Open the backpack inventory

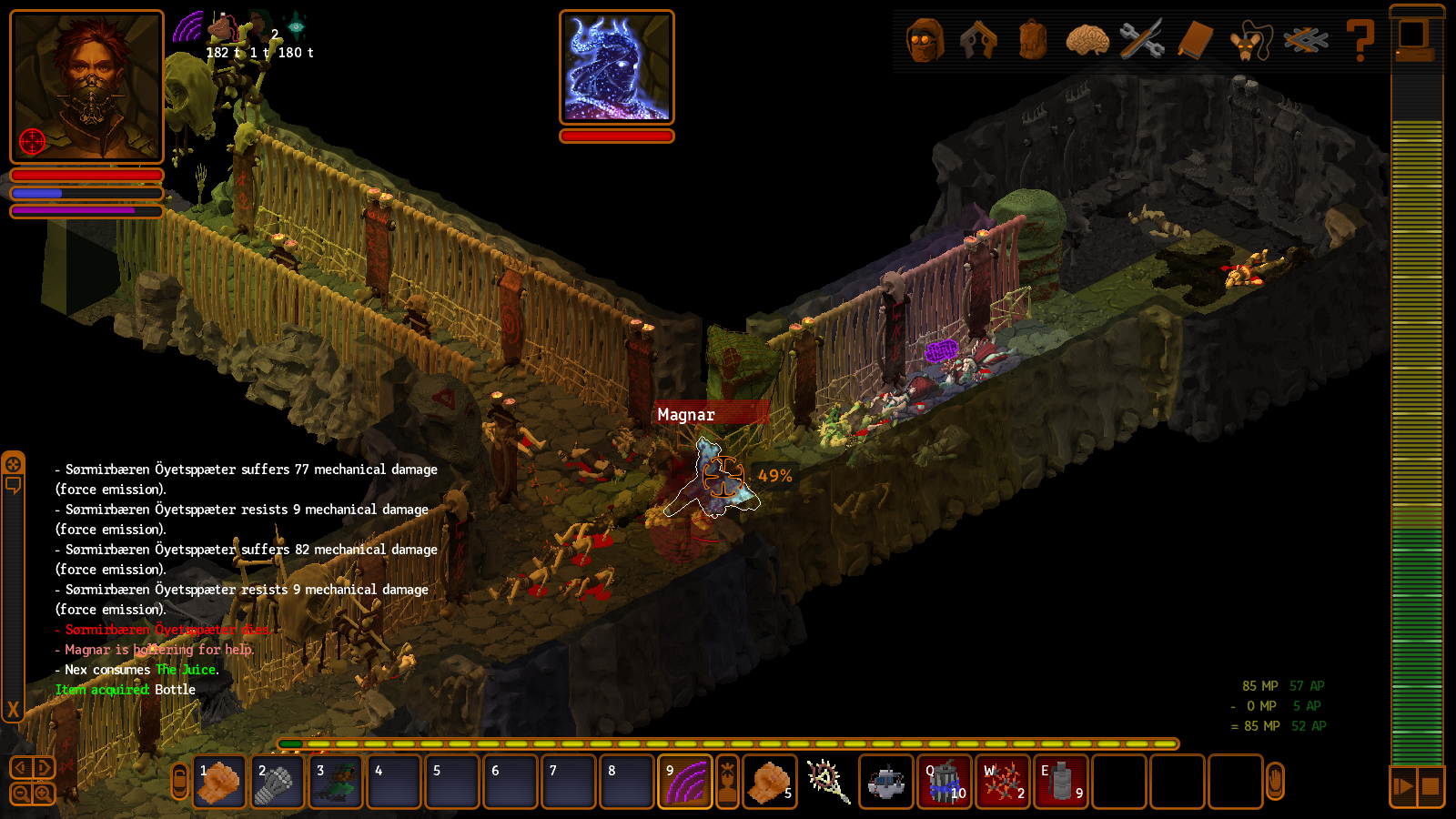click(1033, 41)
